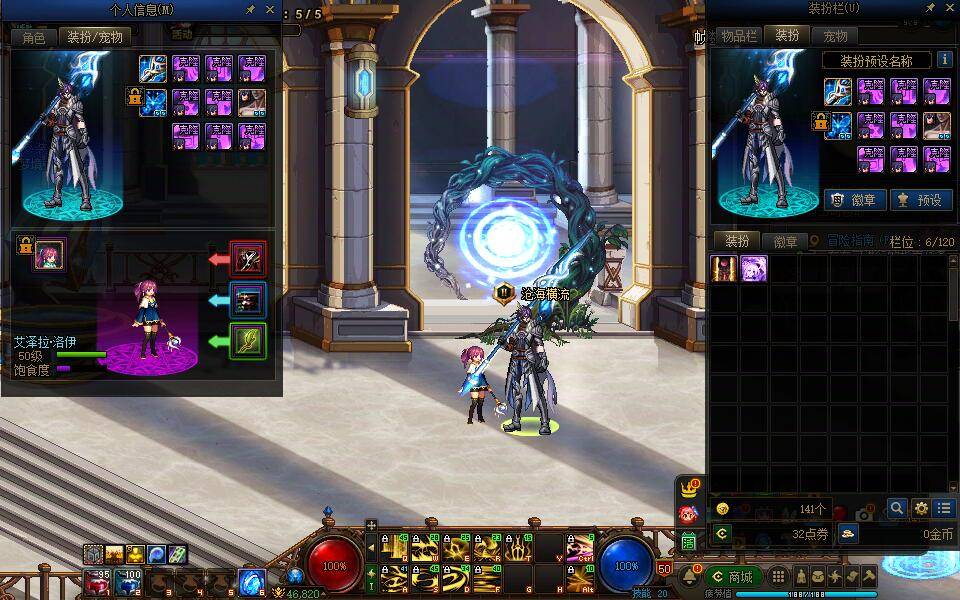Click the pet's green feather equipment slot

pyautogui.click(x=247, y=341)
